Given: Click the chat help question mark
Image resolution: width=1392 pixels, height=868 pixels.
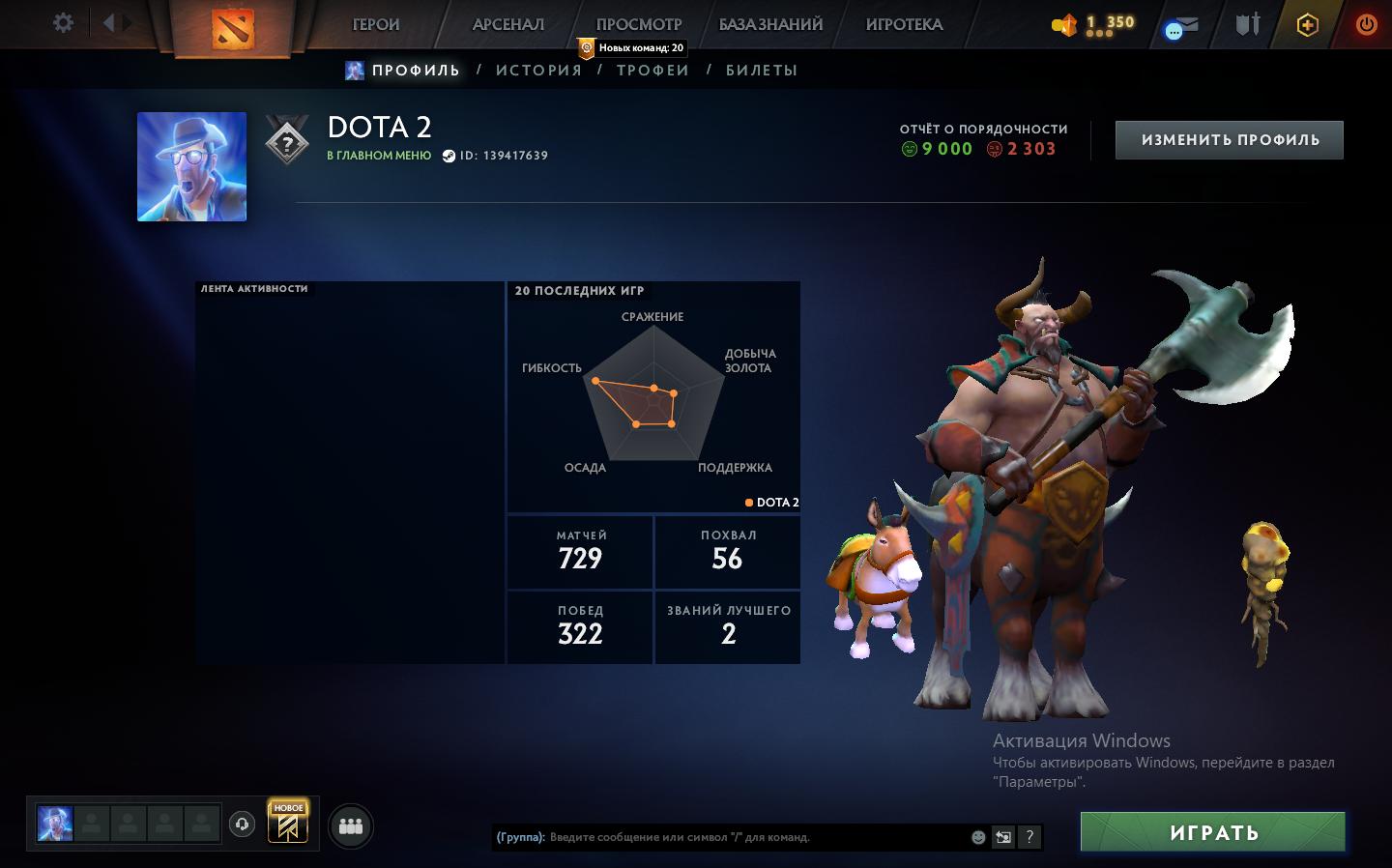Looking at the screenshot, I should (x=1029, y=837).
